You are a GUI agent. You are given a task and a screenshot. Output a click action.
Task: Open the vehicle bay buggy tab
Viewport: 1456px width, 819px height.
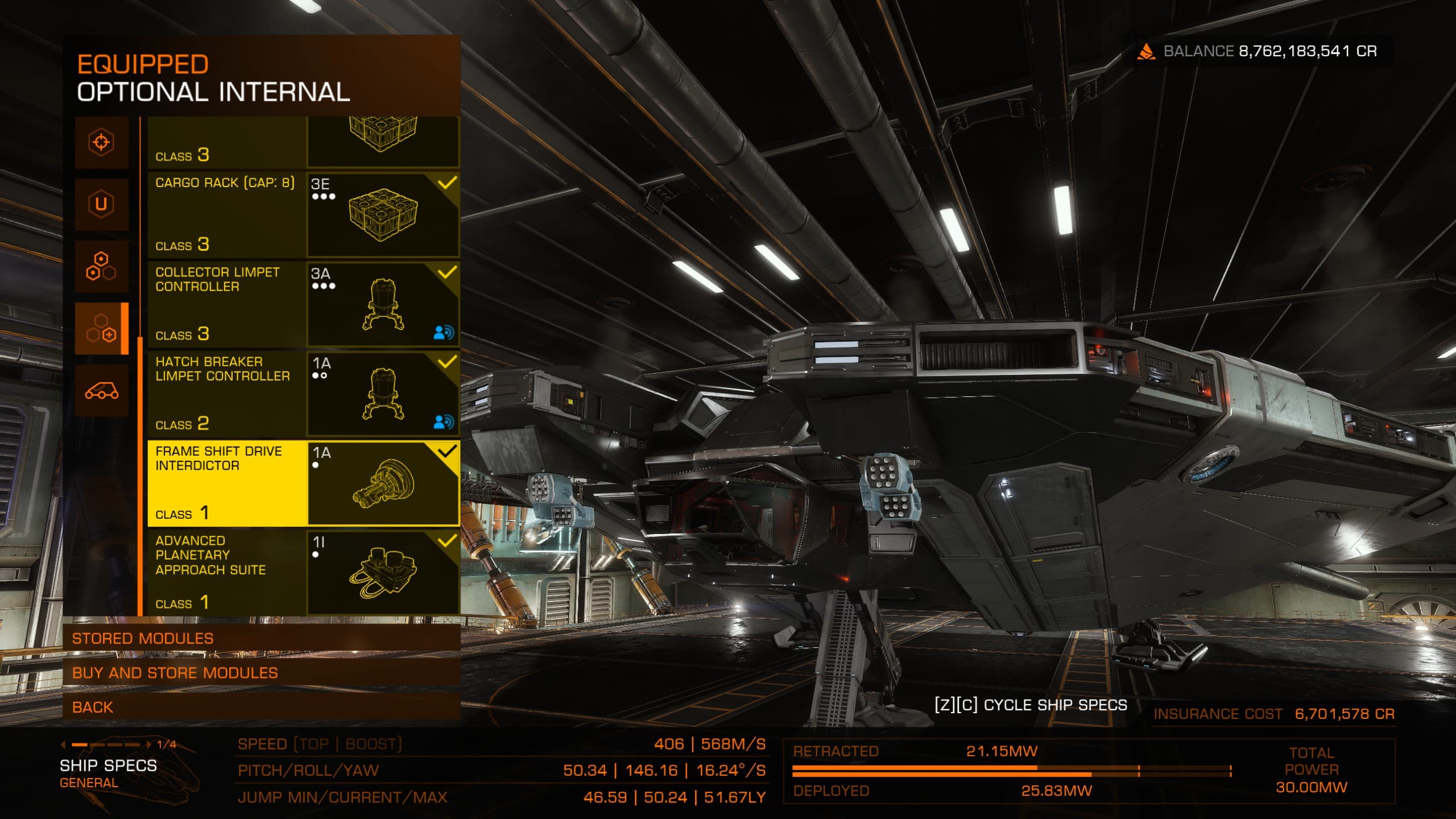pos(102,391)
